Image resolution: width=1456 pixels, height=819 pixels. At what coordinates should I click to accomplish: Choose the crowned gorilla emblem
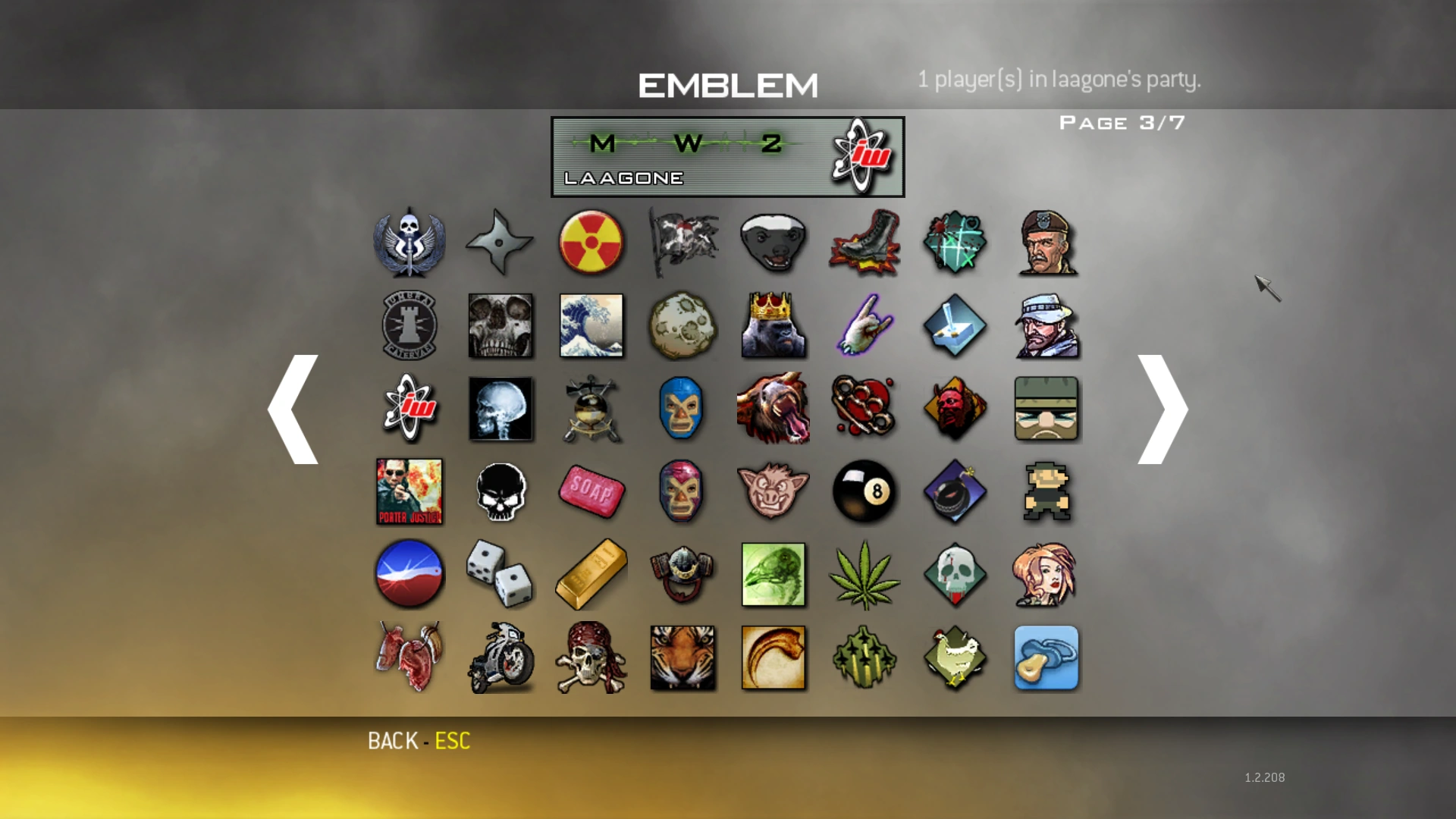(x=773, y=325)
